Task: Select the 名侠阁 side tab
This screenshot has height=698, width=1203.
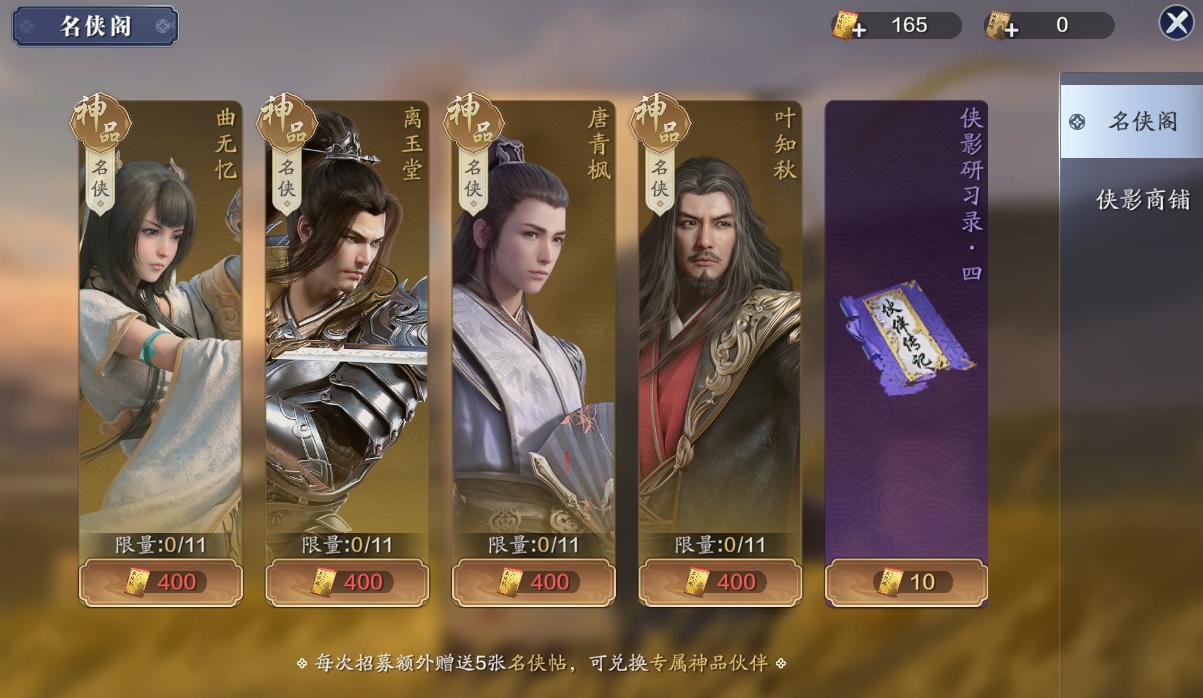Action: coord(1131,122)
